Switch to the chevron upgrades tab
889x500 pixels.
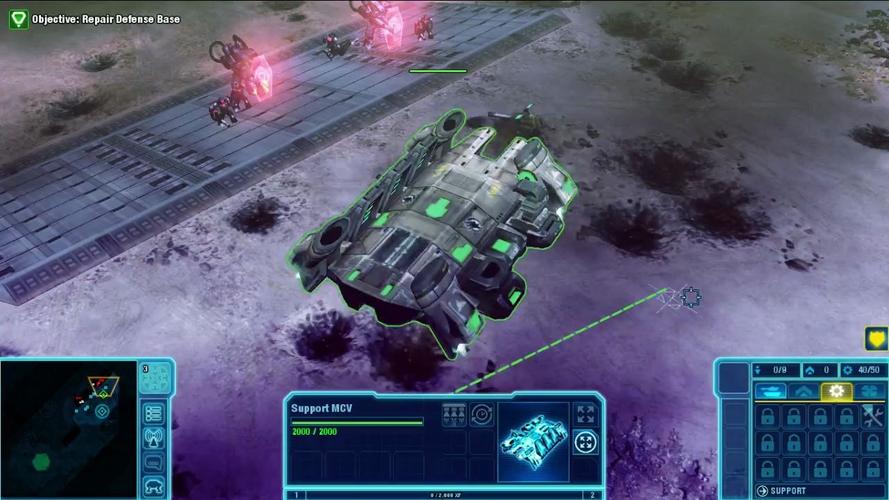pos(805,392)
